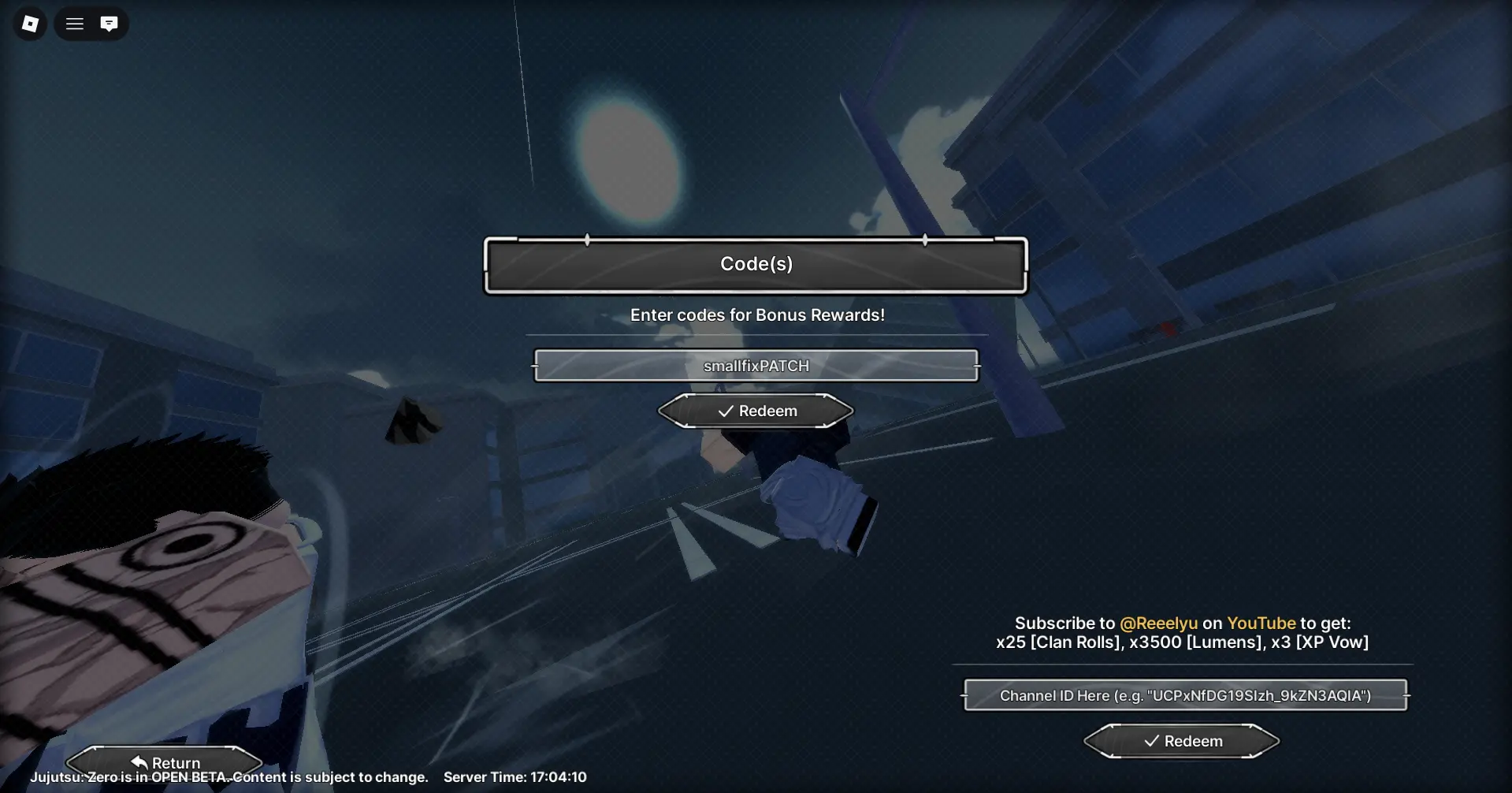The height and width of the screenshot is (793, 1512).
Task: Redeem the YouTube channel reward
Action: [1180, 740]
